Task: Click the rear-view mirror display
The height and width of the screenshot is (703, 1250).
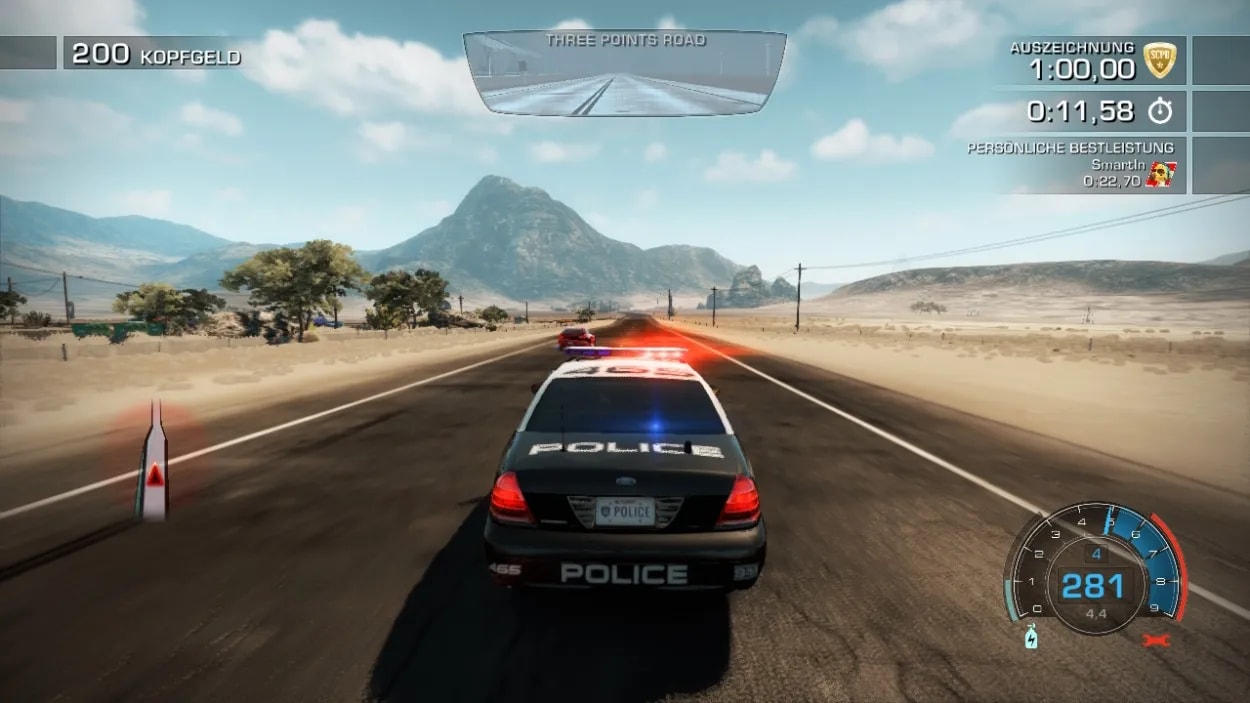Action: pos(624,73)
